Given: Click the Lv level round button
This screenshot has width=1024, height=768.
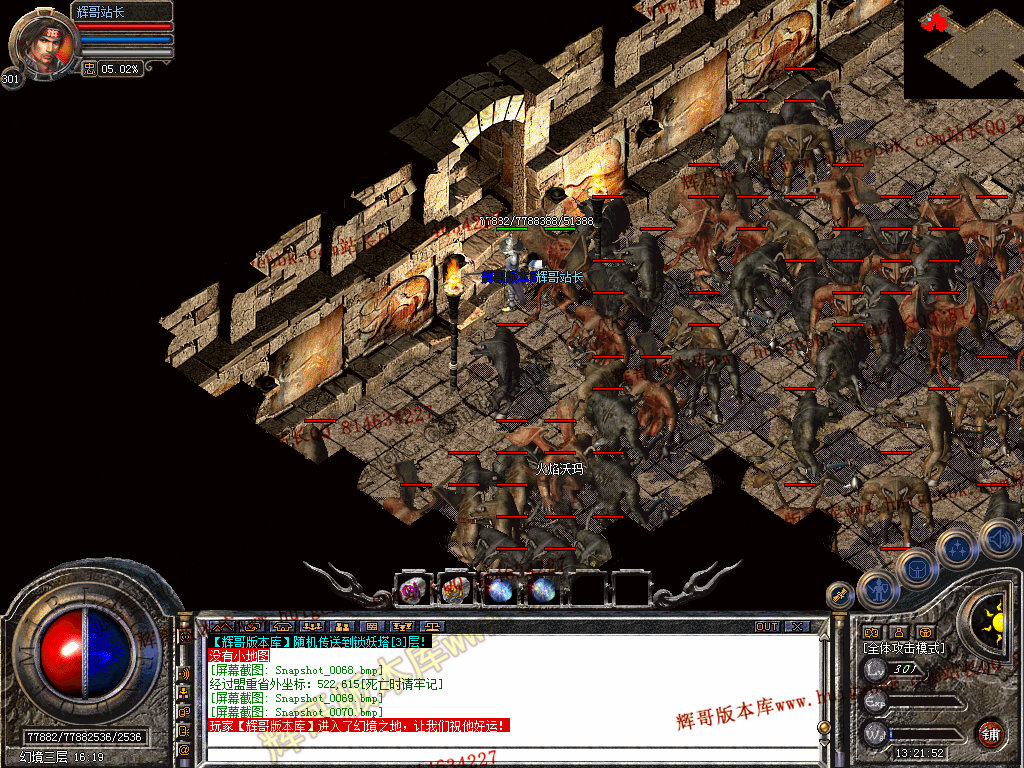Looking at the screenshot, I should tap(875, 669).
